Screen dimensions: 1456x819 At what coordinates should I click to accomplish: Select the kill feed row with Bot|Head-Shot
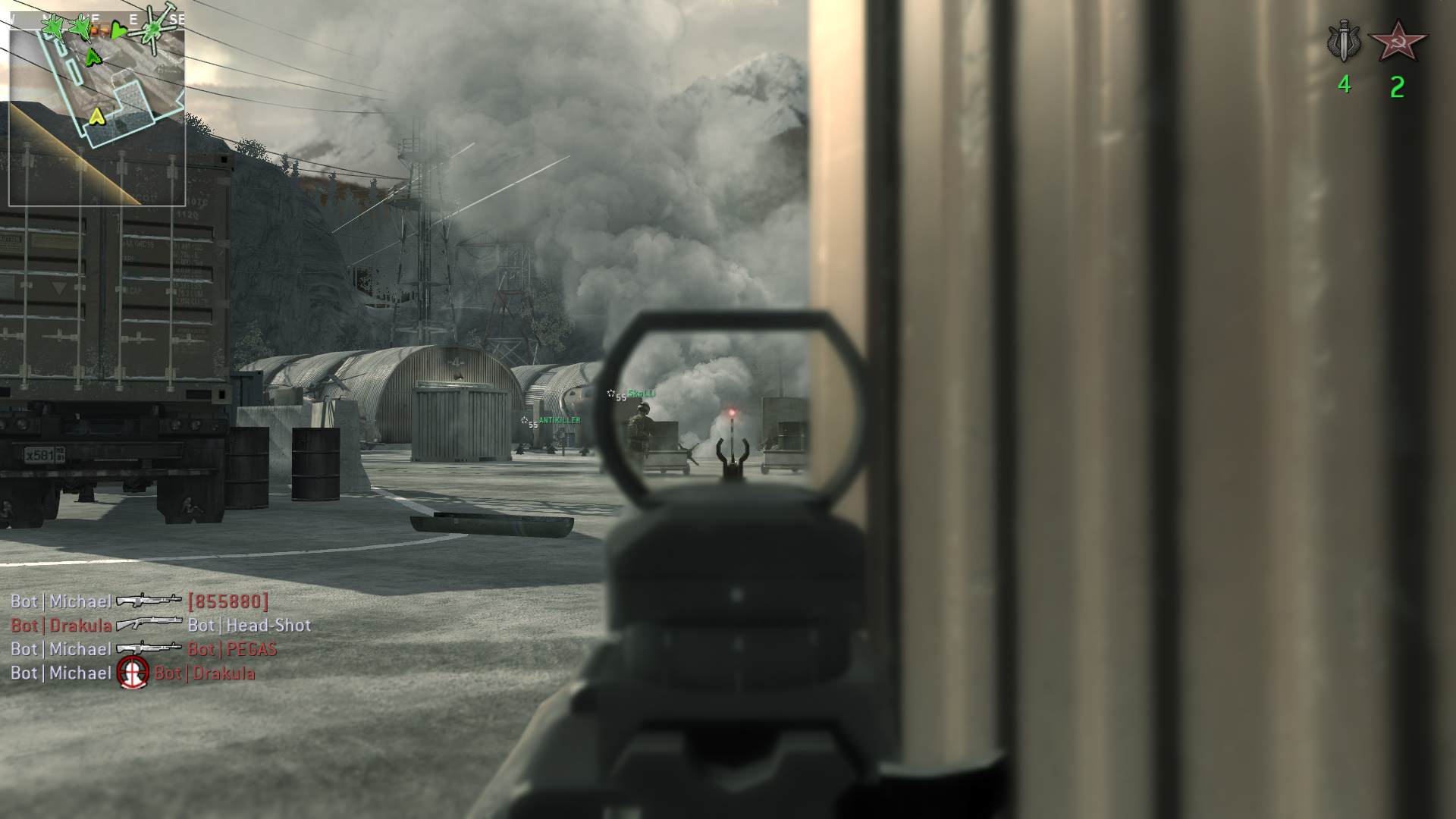coord(161,626)
